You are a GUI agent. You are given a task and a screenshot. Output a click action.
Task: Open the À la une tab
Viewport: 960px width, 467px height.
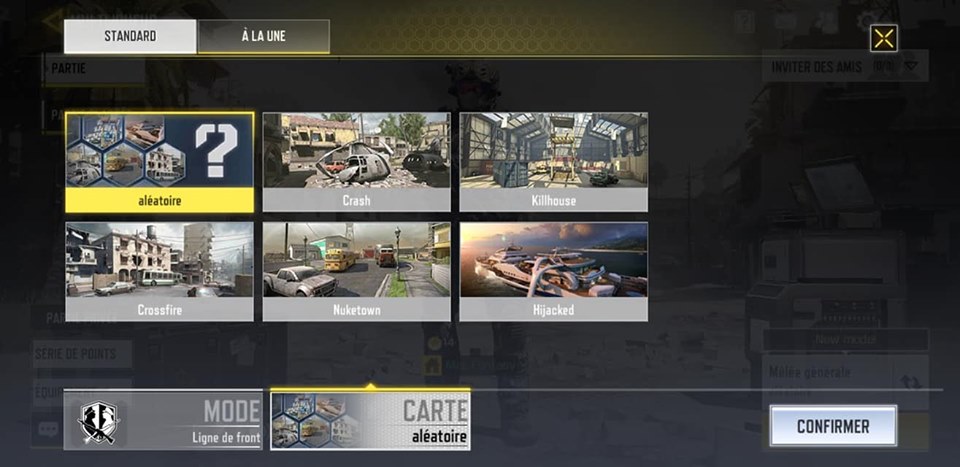[x=264, y=37]
